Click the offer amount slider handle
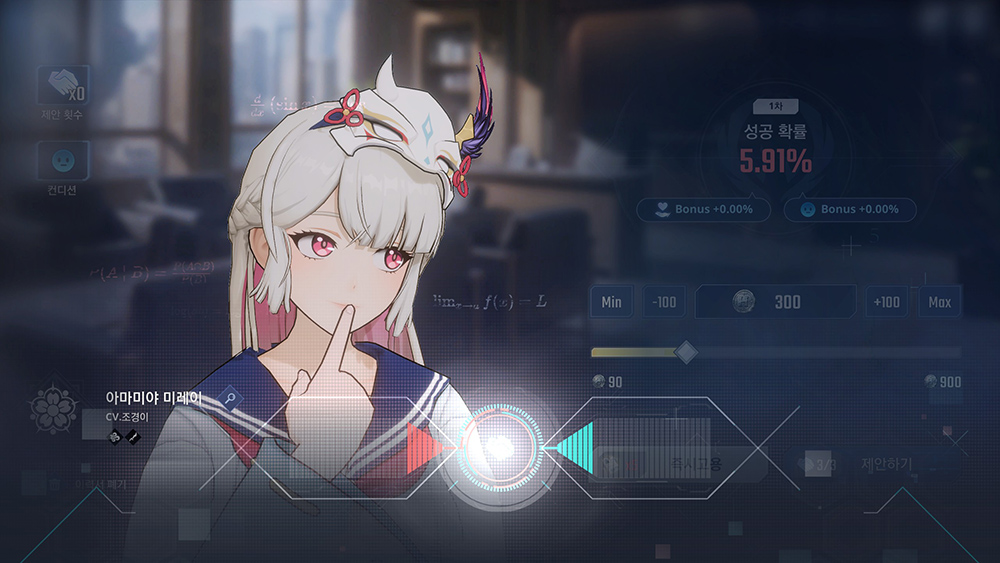 click(x=686, y=352)
